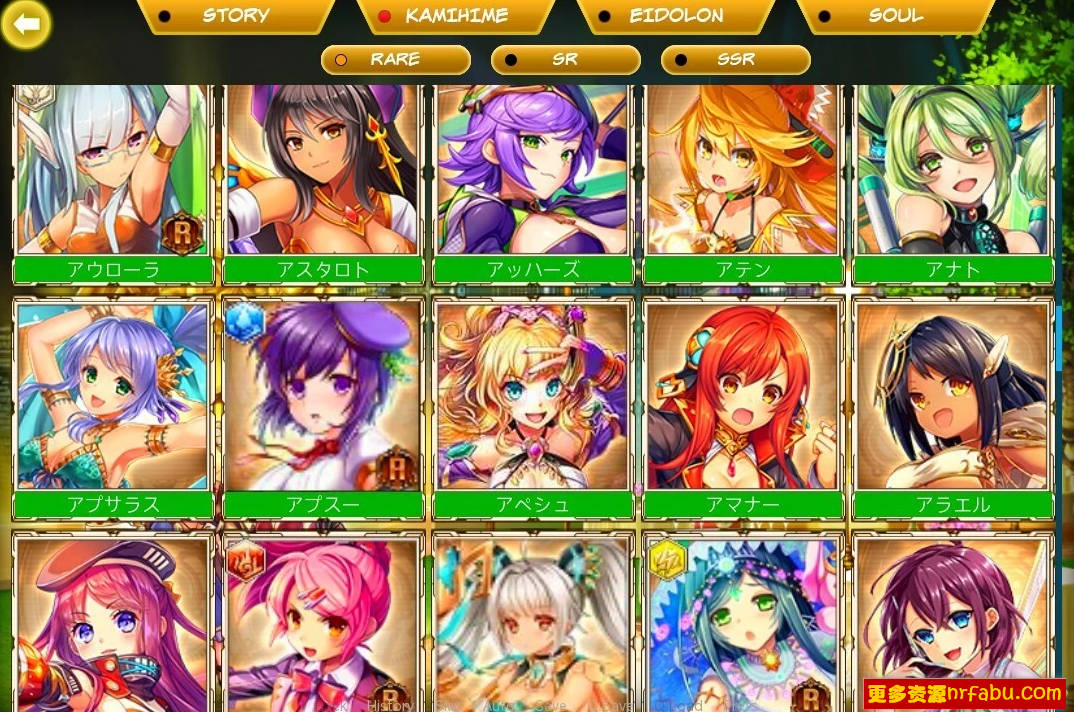The width and height of the screenshot is (1074, 712).
Task: Open the faint History link at the bottom
Action: pyautogui.click(x=389, y=704)
